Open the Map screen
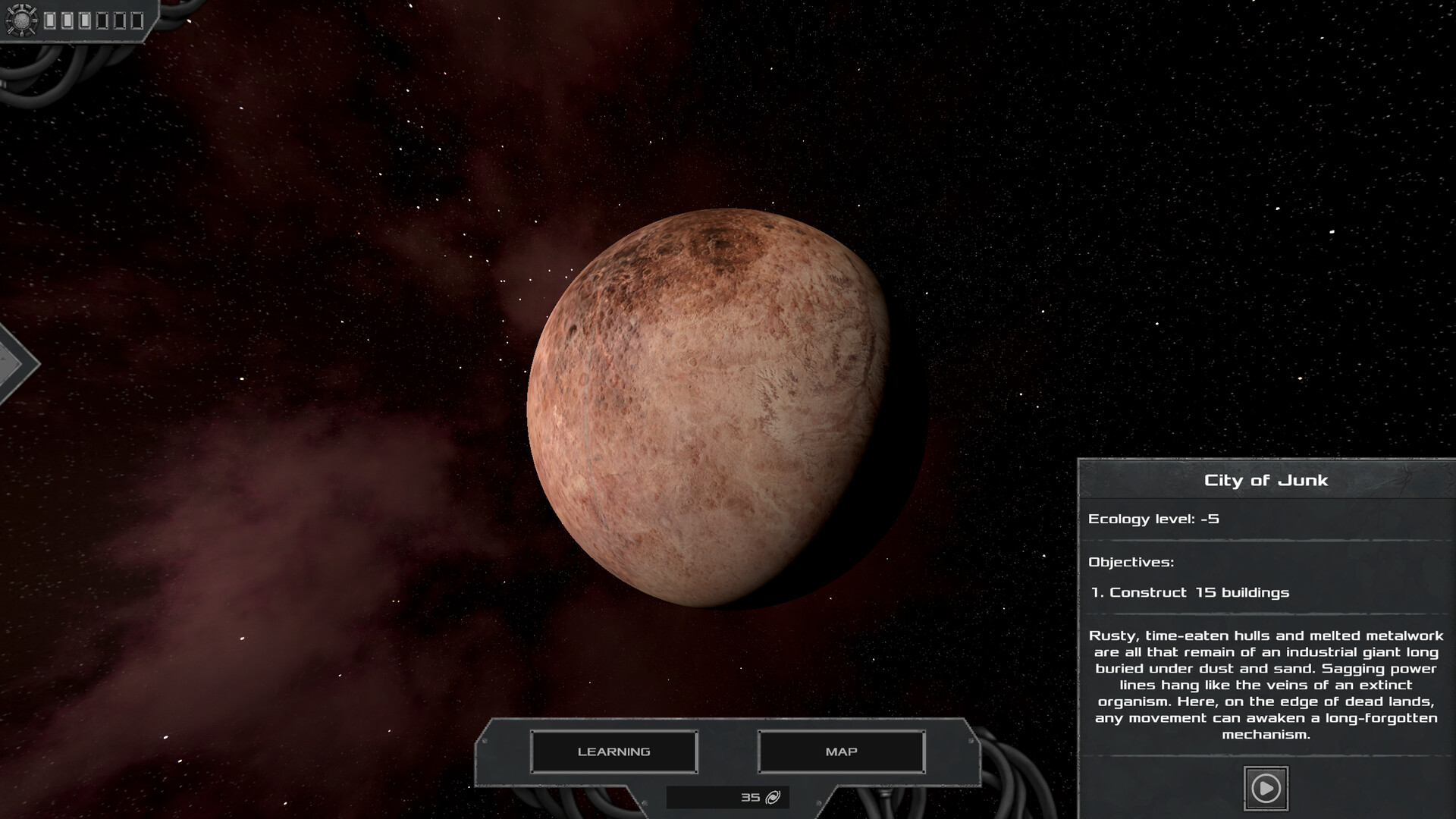 click(841, 752)
